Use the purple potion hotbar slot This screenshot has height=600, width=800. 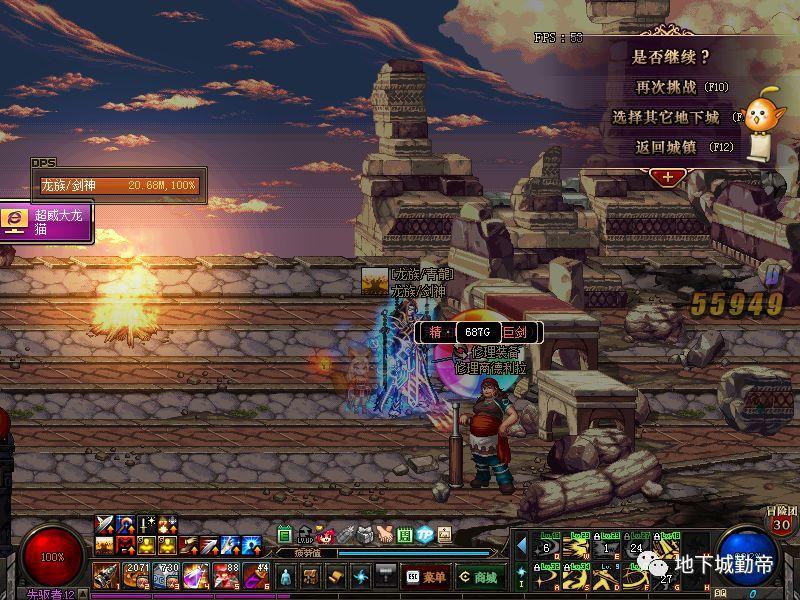pyautogui.click(x=196, y=576)
